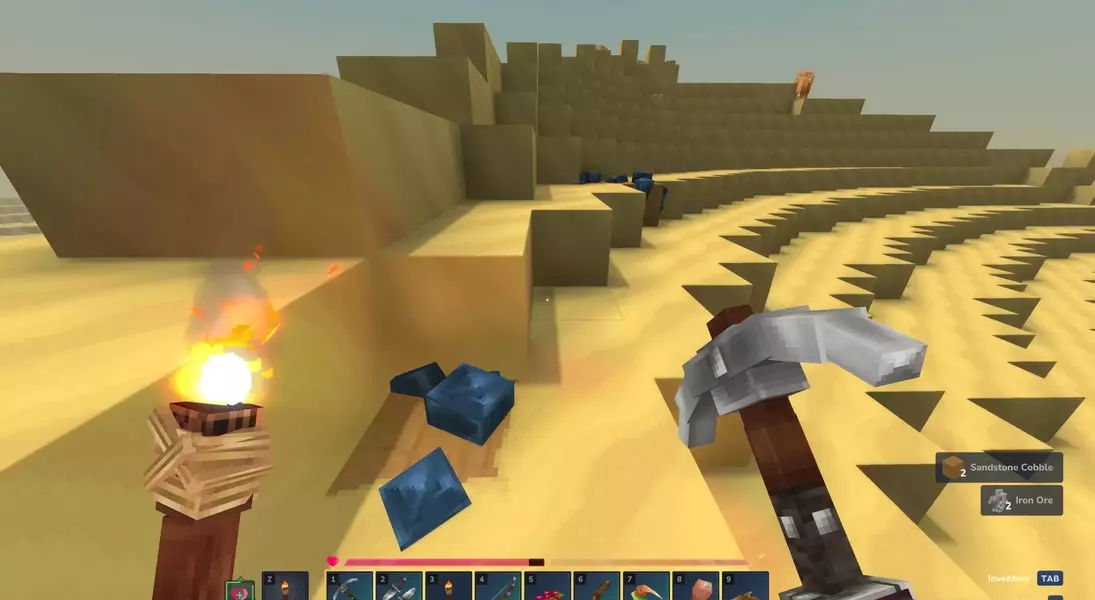Choose the torch in hotbar slot 3
The image size is (1095, 600).
point(448,587)
